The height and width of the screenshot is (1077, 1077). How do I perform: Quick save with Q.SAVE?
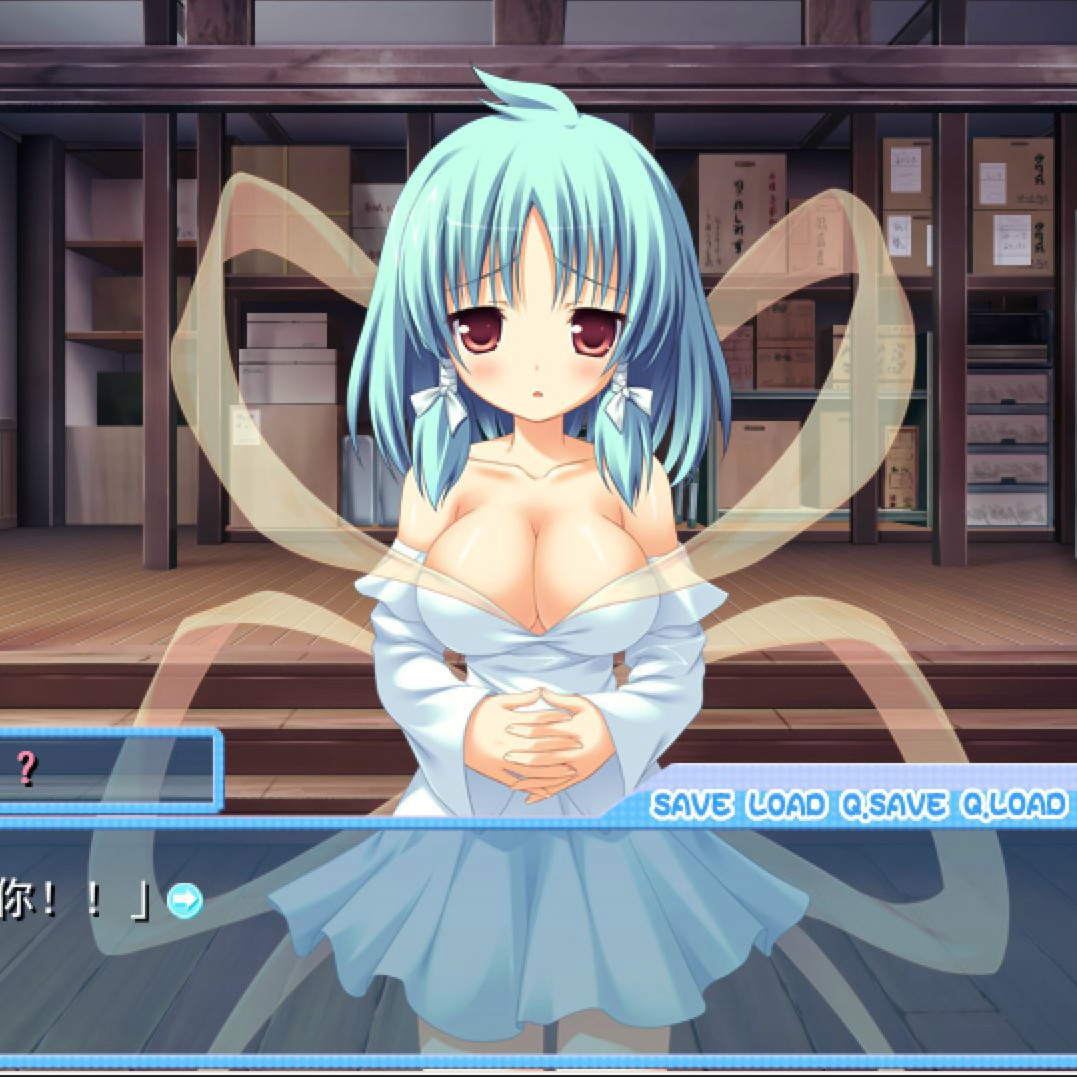click(x=893, y=805)
